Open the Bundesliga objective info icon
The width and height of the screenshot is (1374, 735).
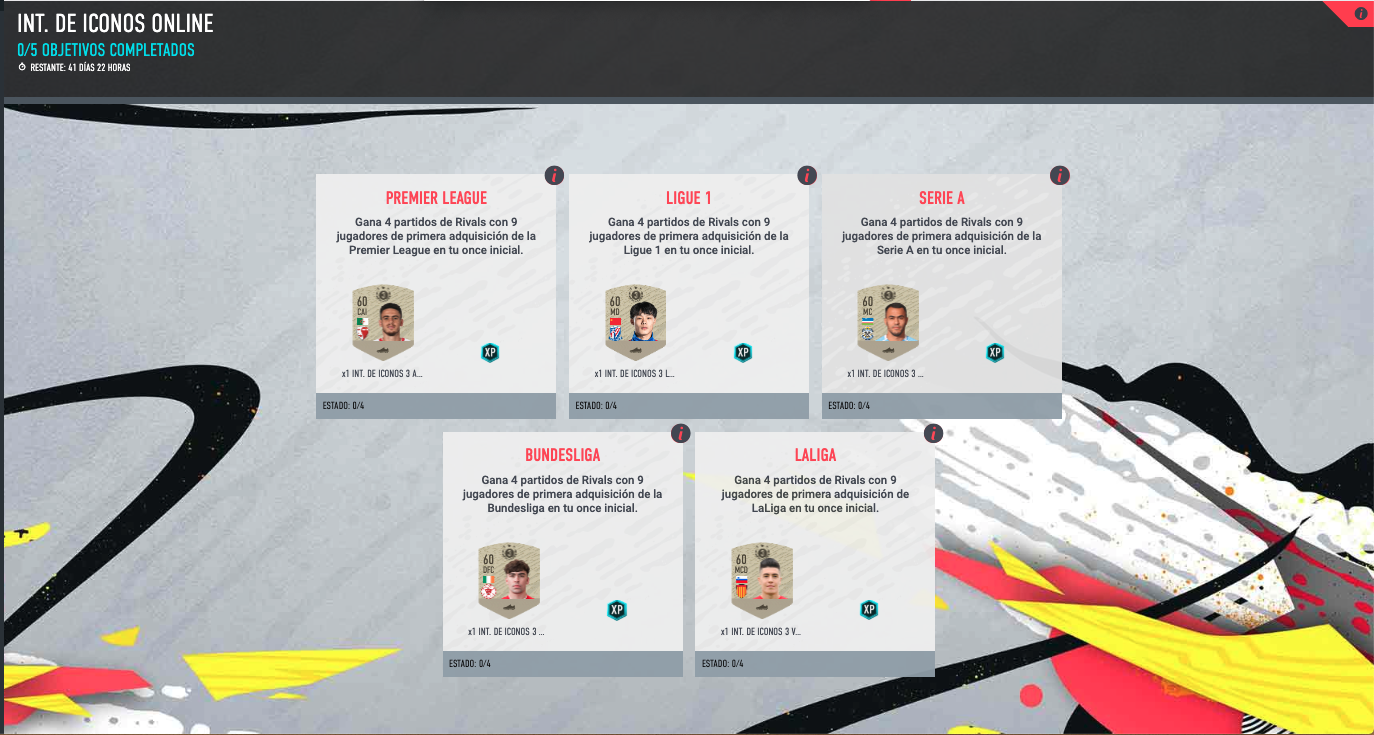pyautogui.click(x=681, y=432)
